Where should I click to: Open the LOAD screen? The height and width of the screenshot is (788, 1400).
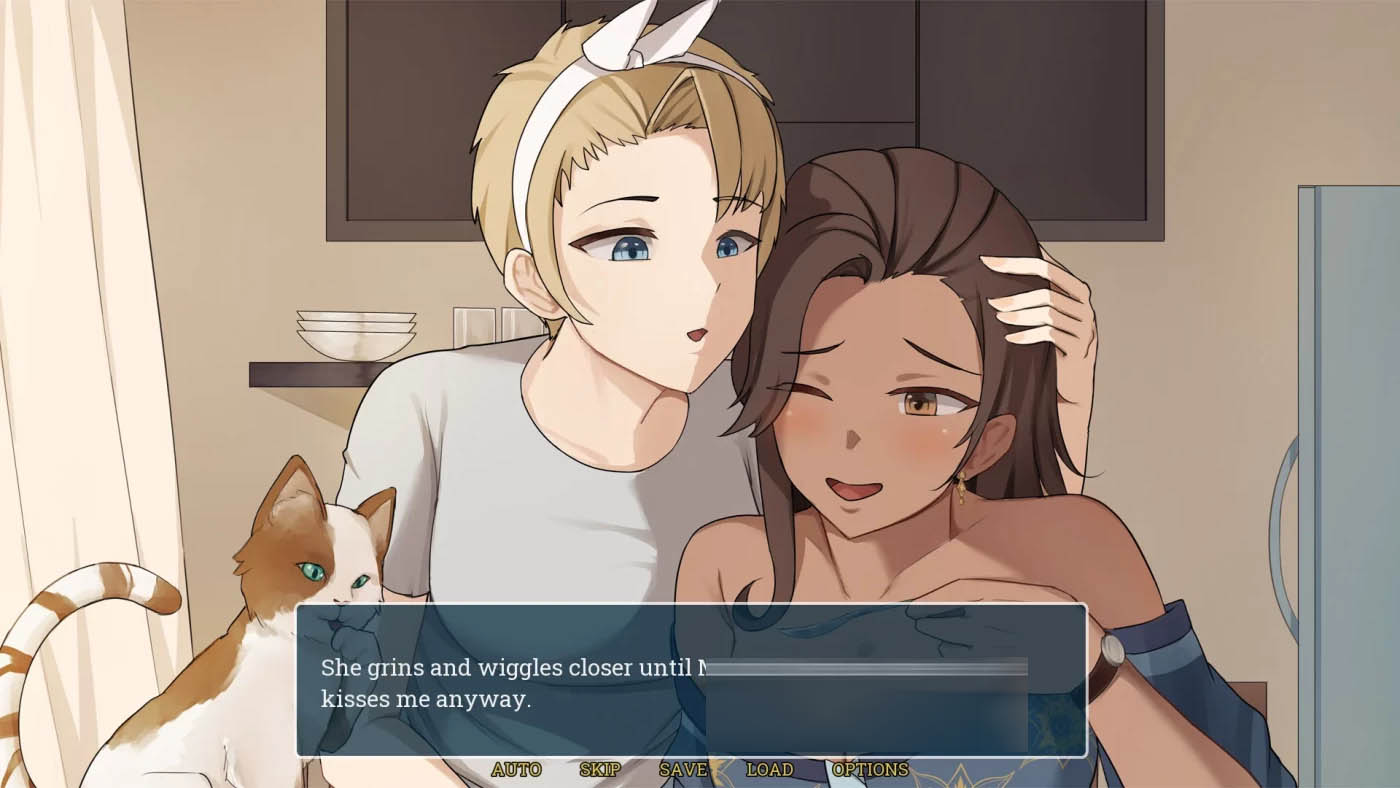(768, 770)
